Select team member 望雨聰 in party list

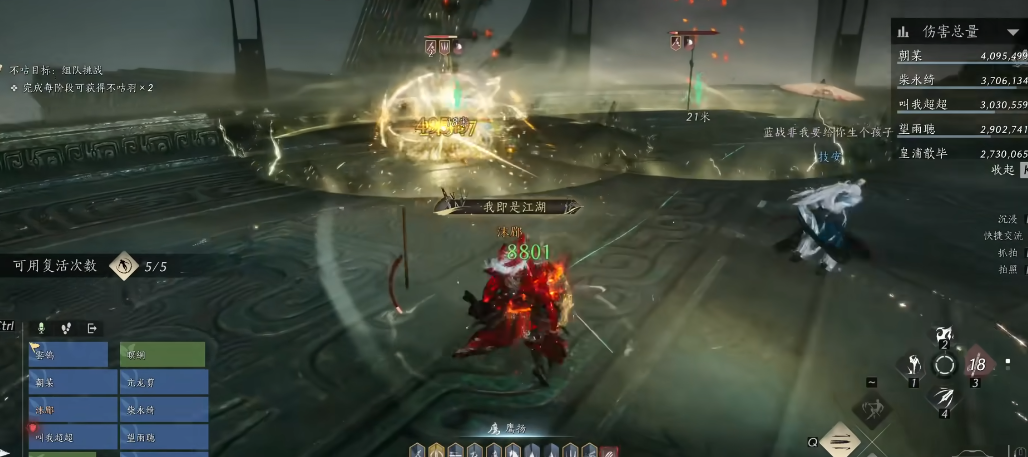pyautogui.click(x=163, y=437)
